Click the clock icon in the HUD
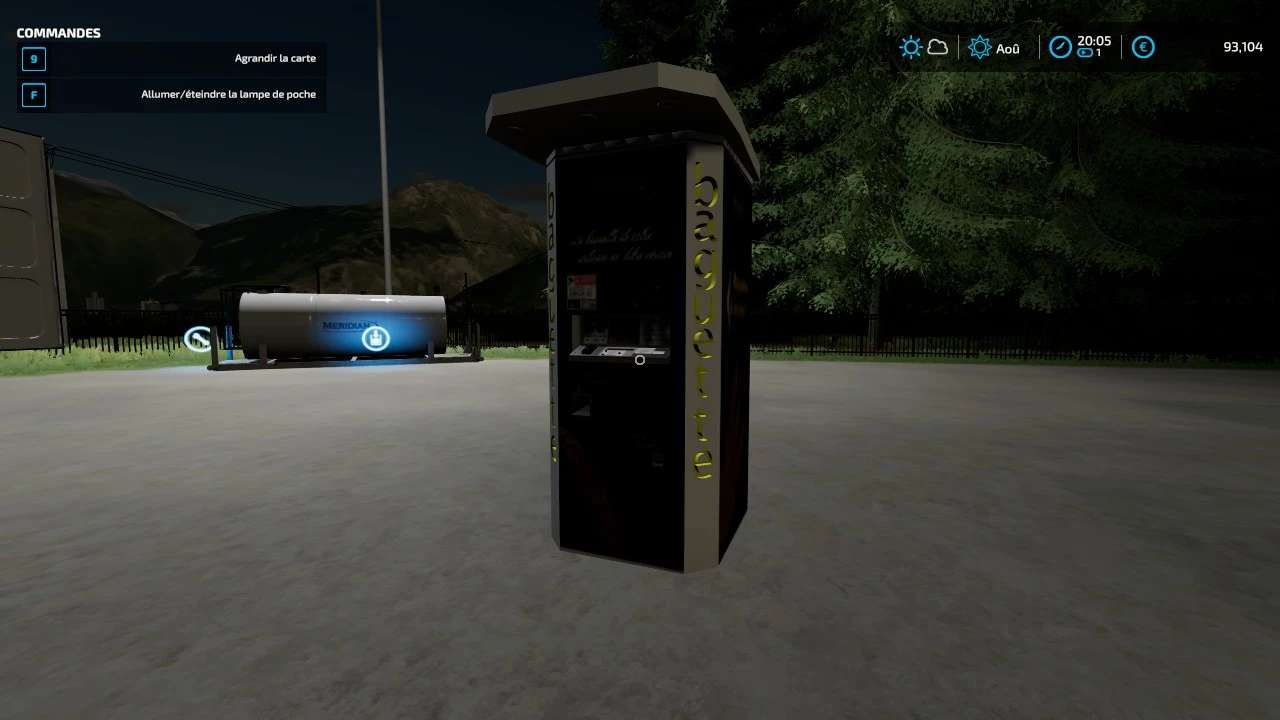This screenshot has height=720, width=1280. click(1060, 47)
